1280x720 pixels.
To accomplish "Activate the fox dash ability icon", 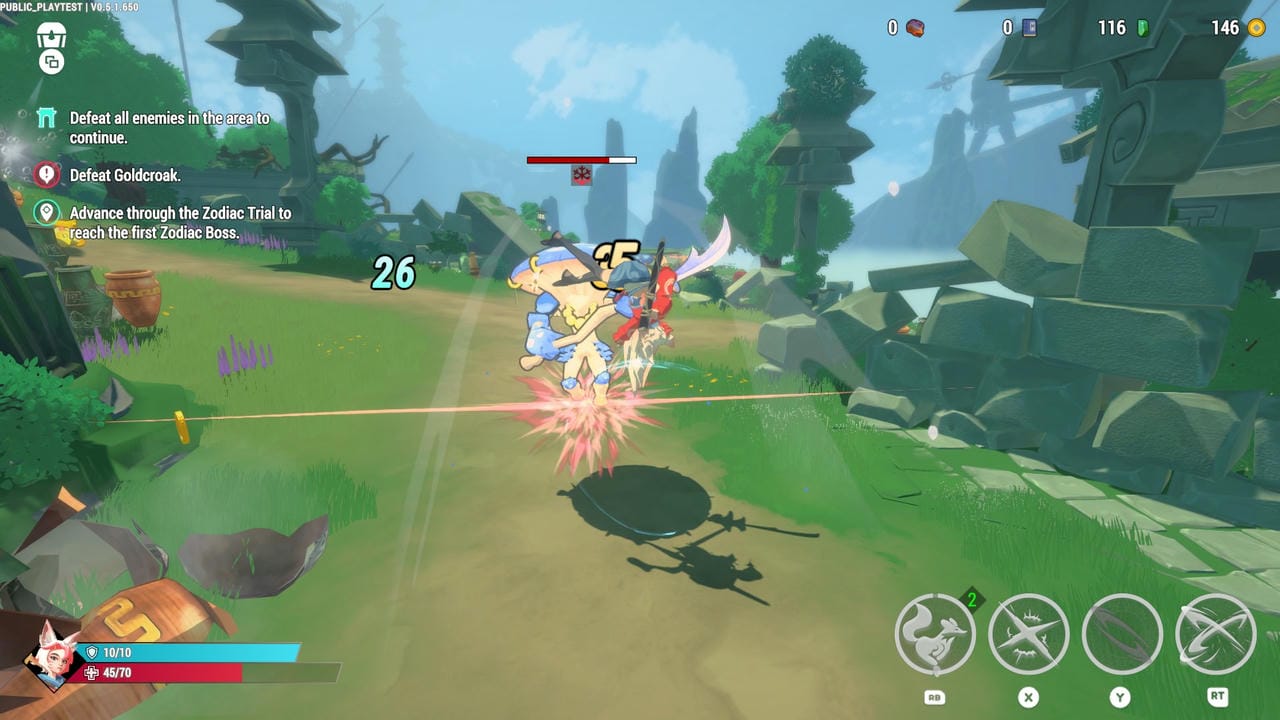I will (935, 635).
